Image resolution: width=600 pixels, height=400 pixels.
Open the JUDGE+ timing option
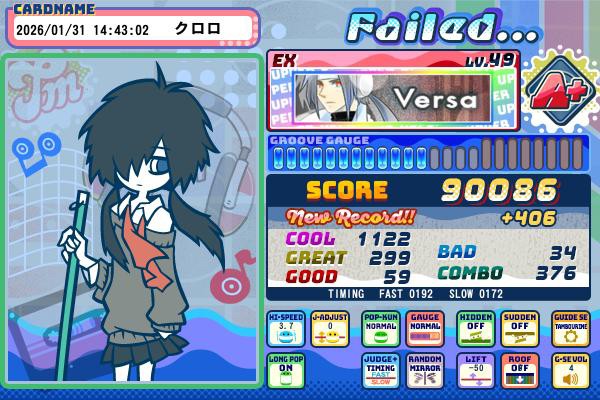click(x=382, y=370)
